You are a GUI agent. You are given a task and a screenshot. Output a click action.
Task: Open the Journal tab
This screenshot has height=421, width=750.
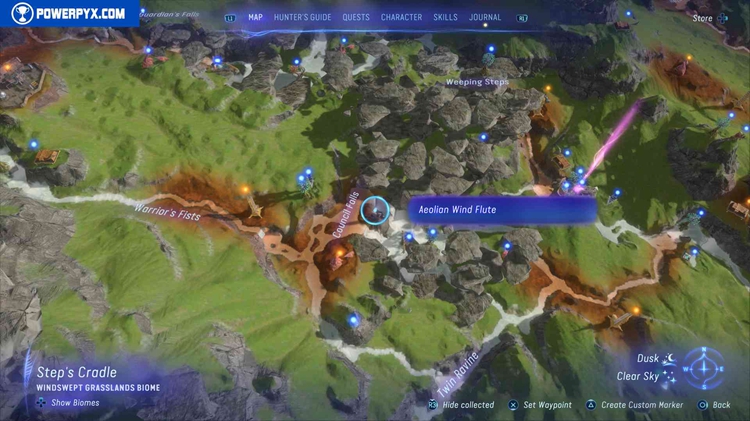pyautogui.click(x=485, y=18)
